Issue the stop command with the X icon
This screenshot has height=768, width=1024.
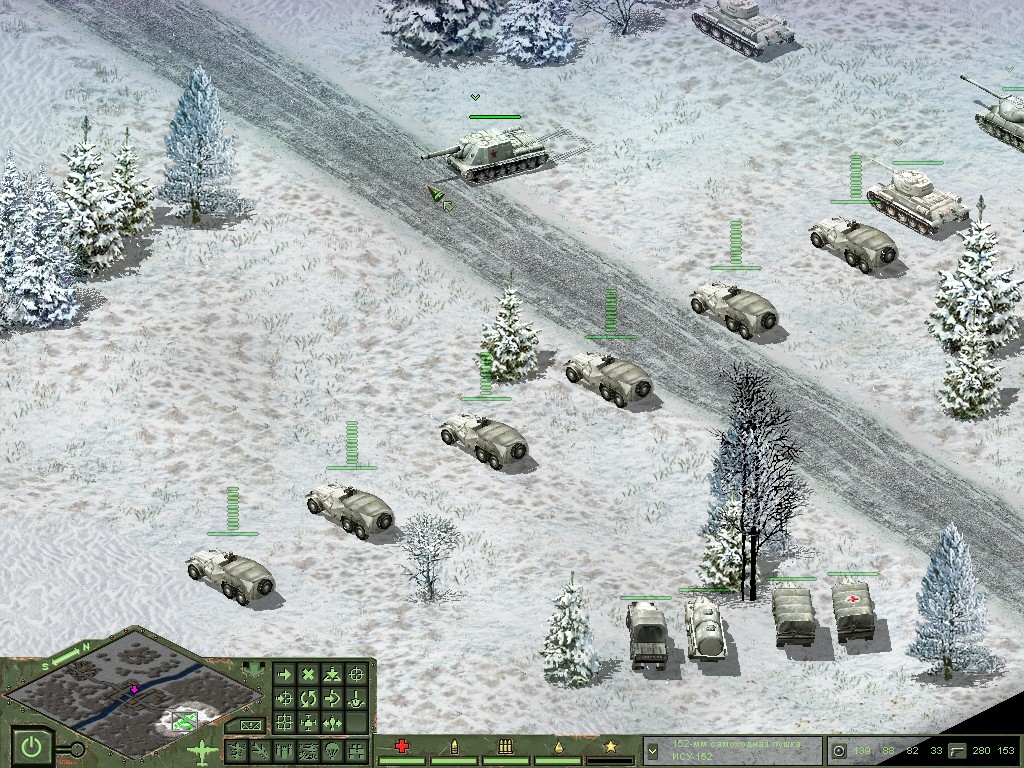309,675
